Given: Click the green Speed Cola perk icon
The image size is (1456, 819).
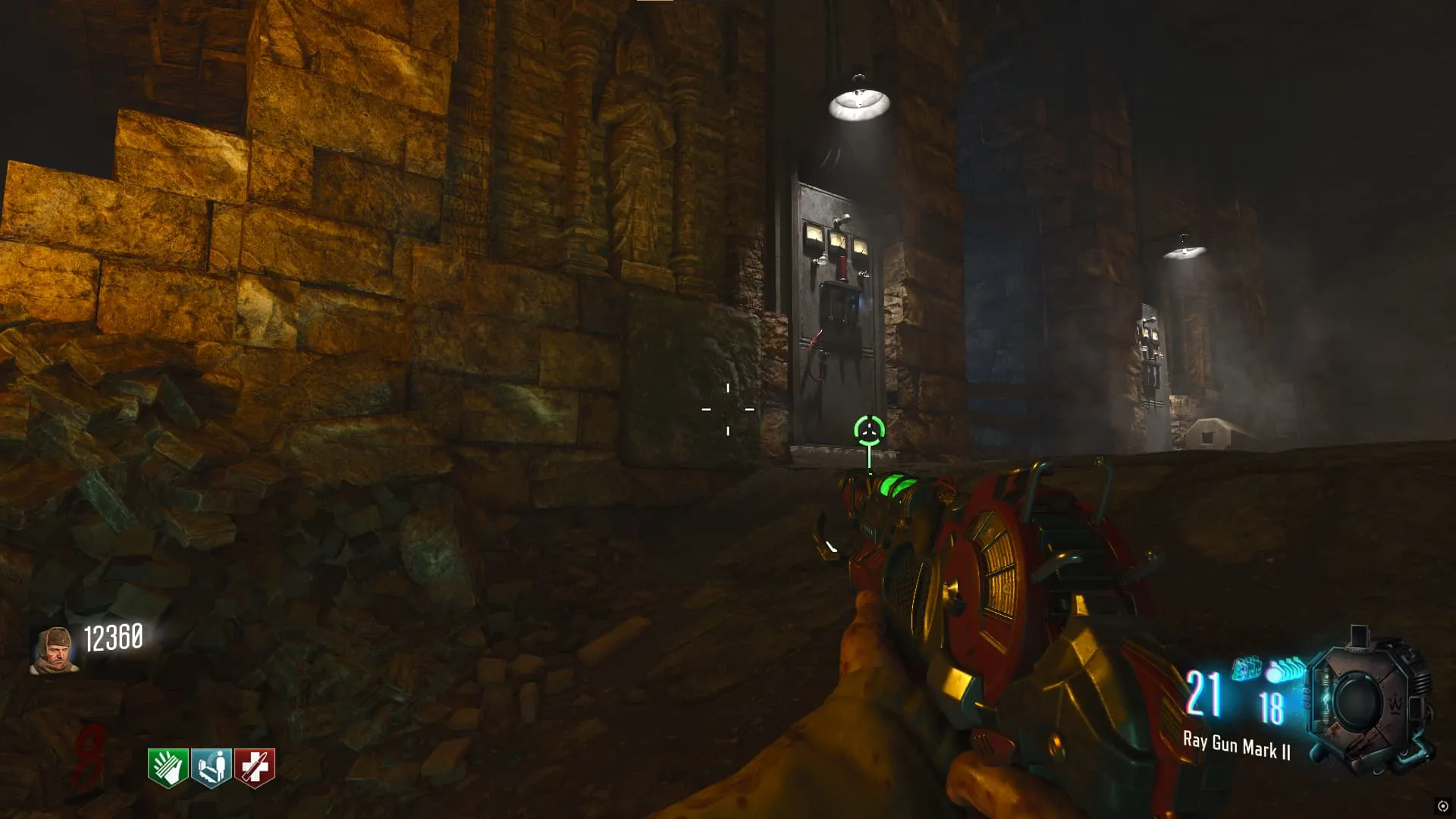Looking at the screenshot, I should [x=168, y=767].
